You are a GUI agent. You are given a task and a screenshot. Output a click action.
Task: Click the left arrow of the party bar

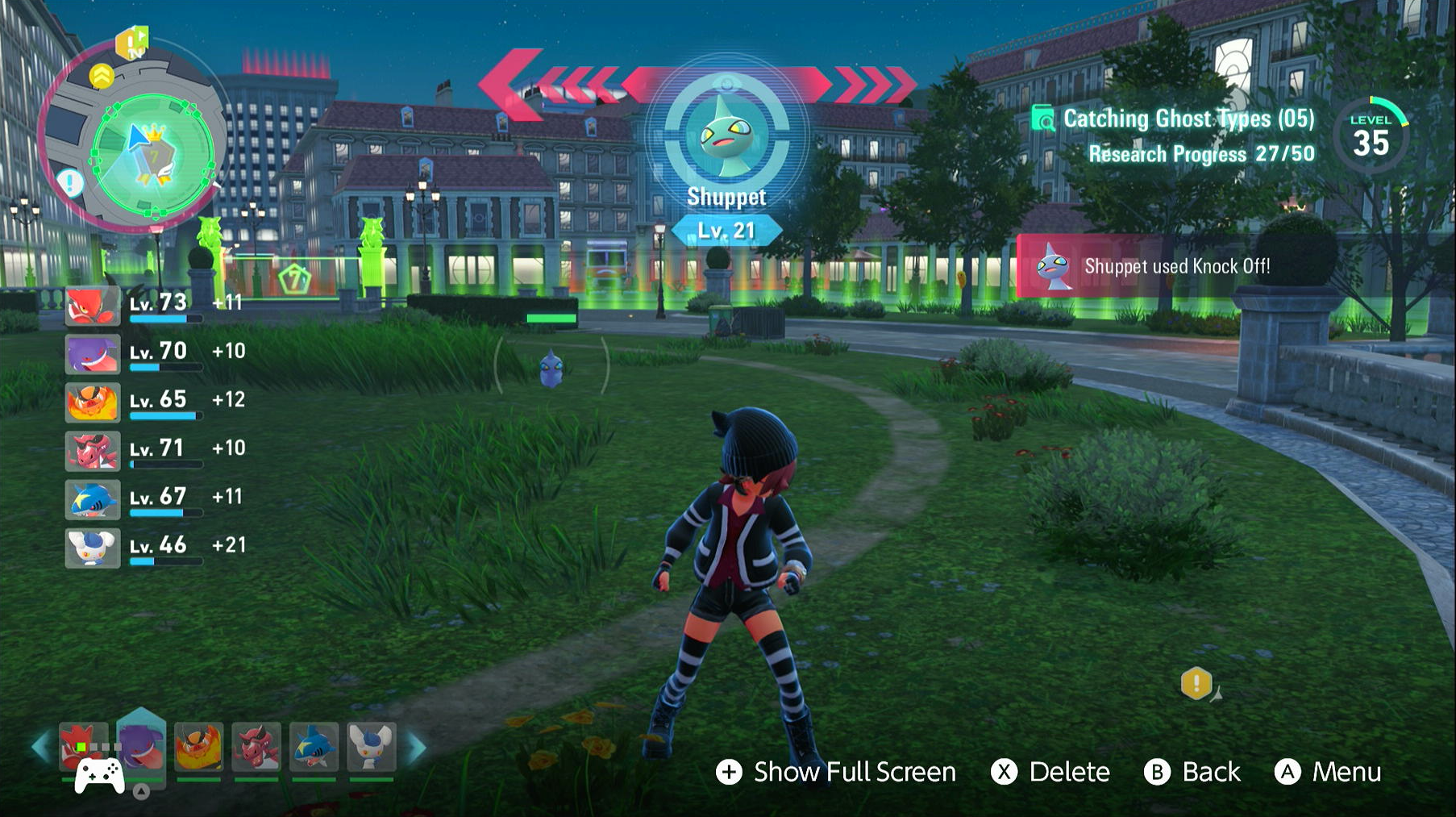pyautogui.click(x=40, y=748)
